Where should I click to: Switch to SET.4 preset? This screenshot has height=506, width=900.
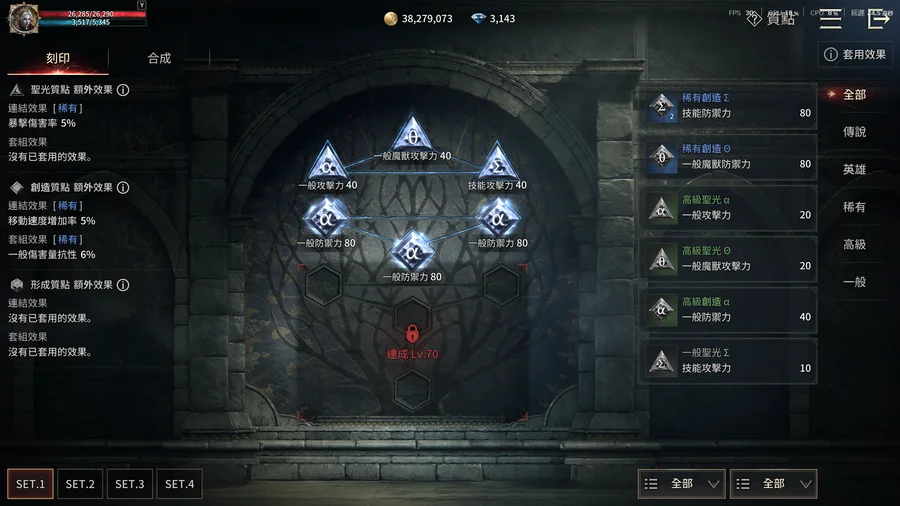tap(180, 484)
